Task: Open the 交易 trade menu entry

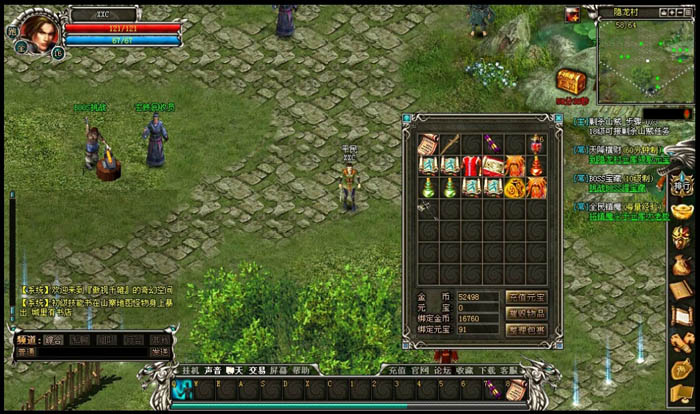Action: tap(257, 370)
